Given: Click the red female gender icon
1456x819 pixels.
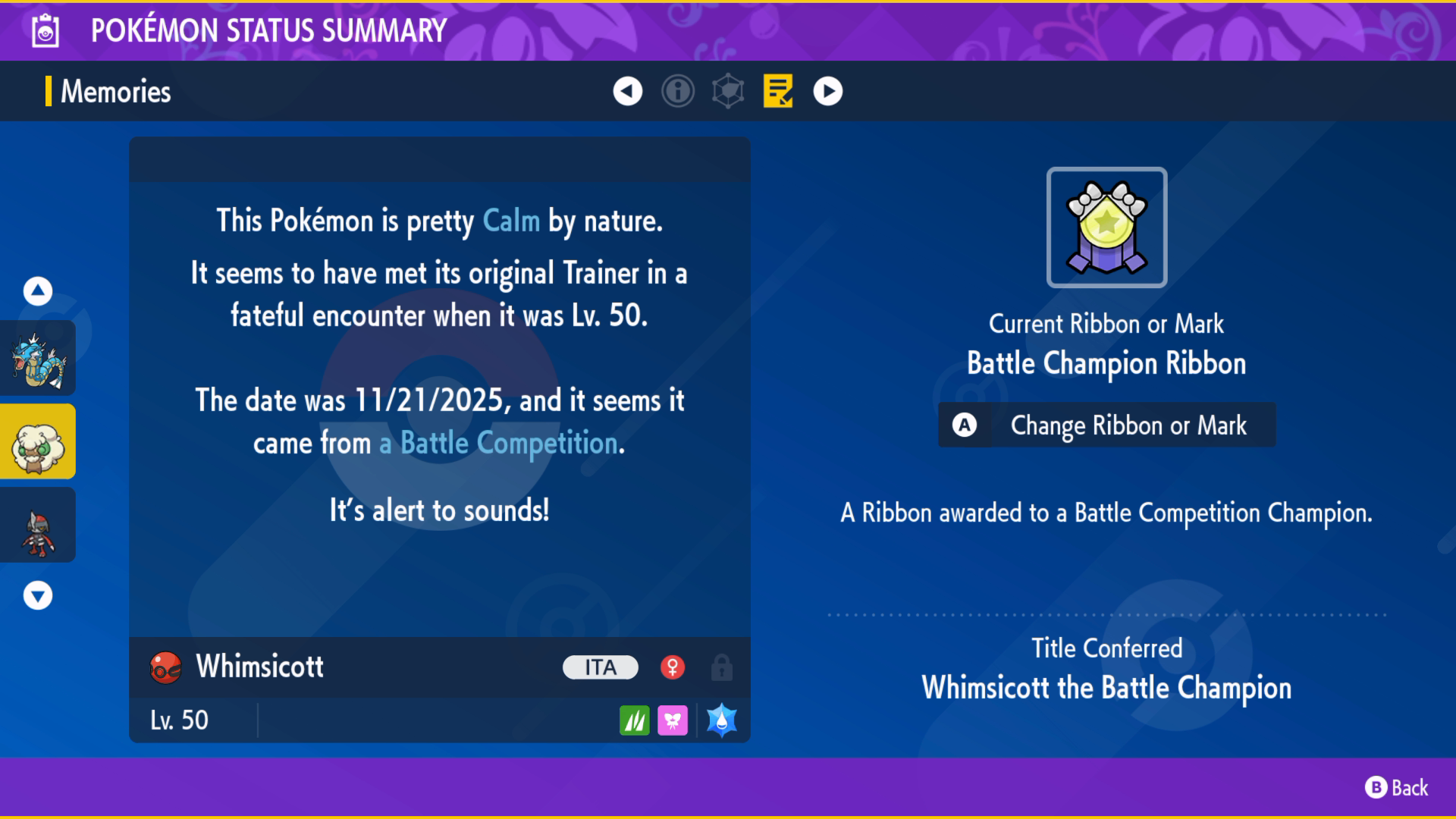Looking at the screenshot, I should (x=674, y=667).
